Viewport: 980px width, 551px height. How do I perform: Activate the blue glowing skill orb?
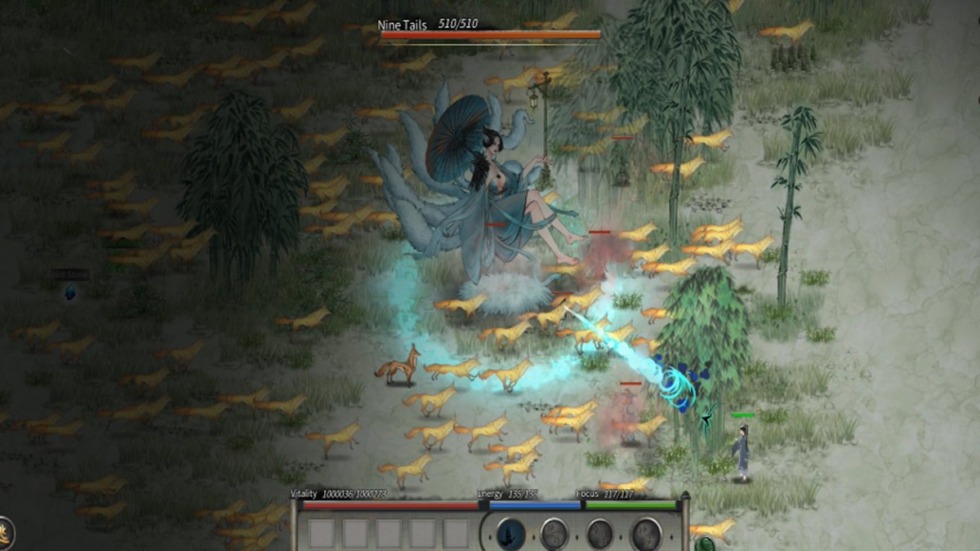511,534
